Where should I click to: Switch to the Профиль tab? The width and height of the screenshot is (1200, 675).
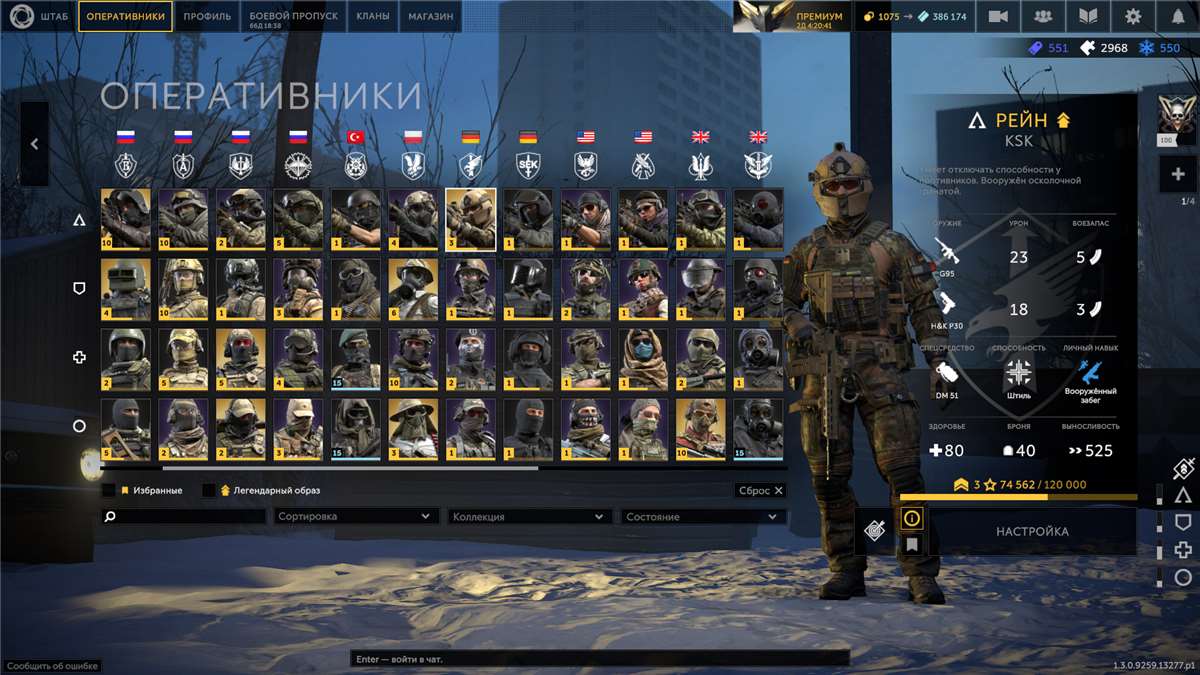207,16
